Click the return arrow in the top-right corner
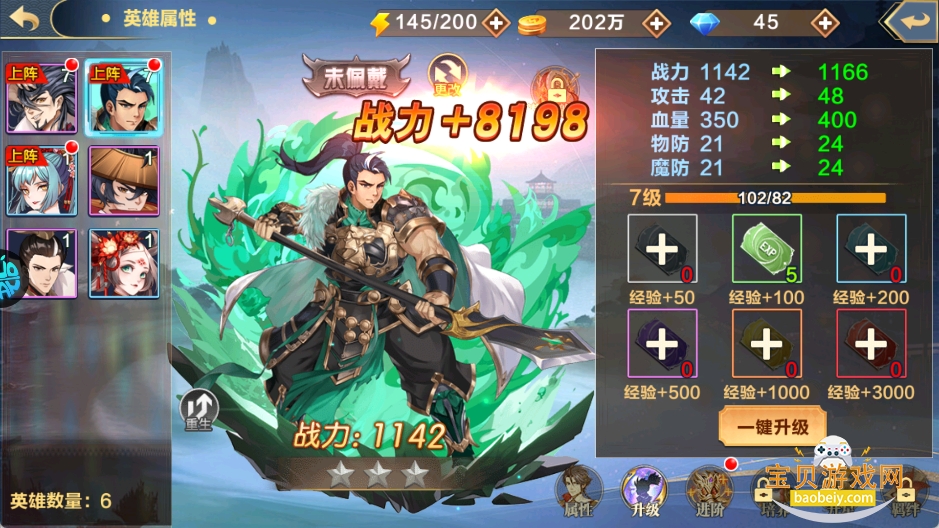The image size is (939, 528). (x=910, y=20)
